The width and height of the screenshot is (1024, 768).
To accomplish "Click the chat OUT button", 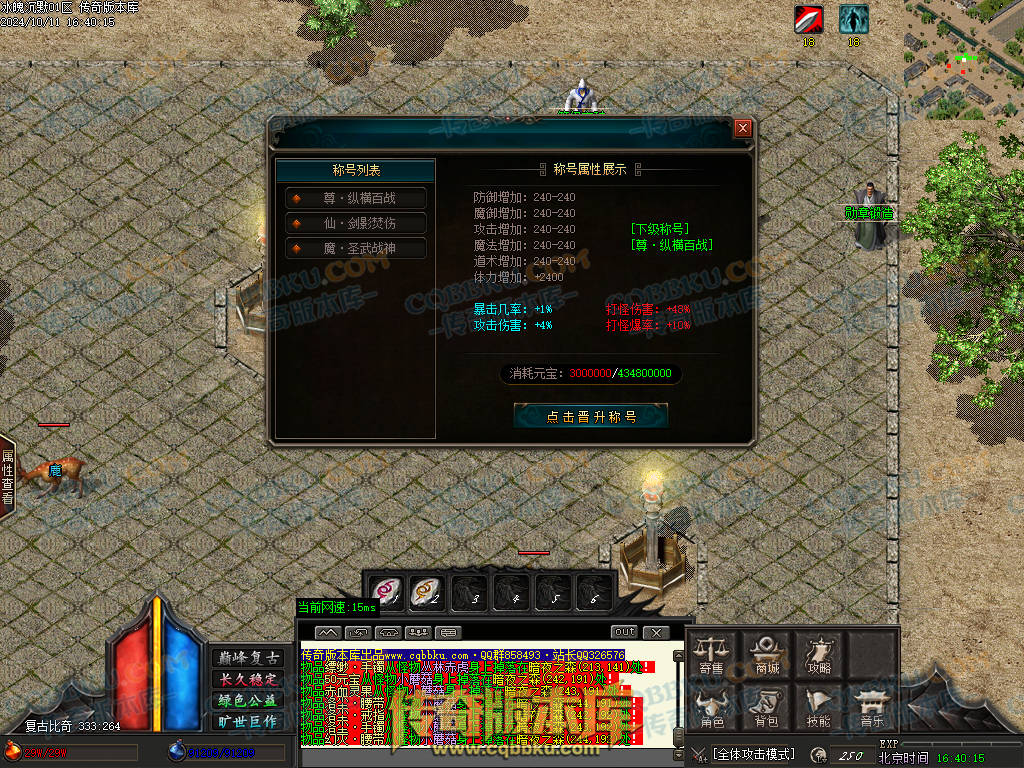I will 624,632.
